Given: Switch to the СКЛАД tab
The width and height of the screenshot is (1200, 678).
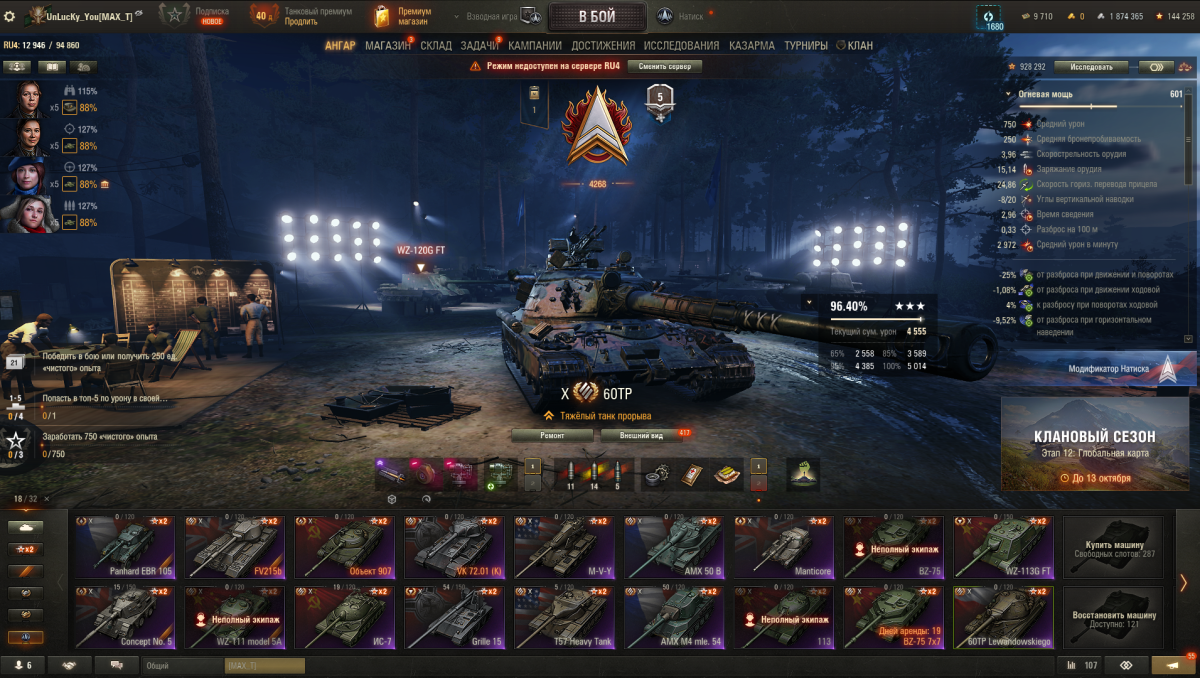Looking at the screenshot, I should pos(436,46).
